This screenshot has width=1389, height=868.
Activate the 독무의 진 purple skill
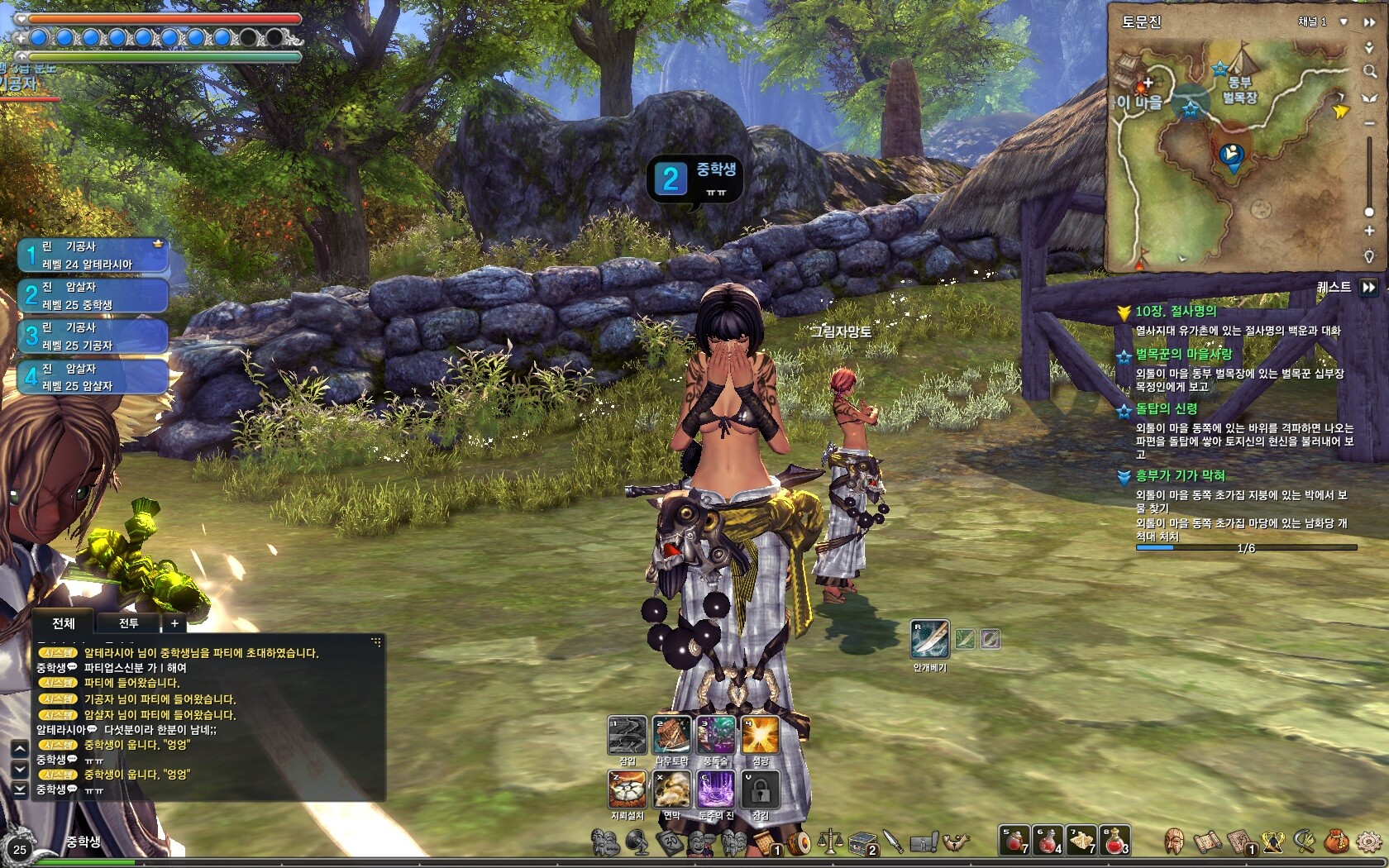point(716,790)
